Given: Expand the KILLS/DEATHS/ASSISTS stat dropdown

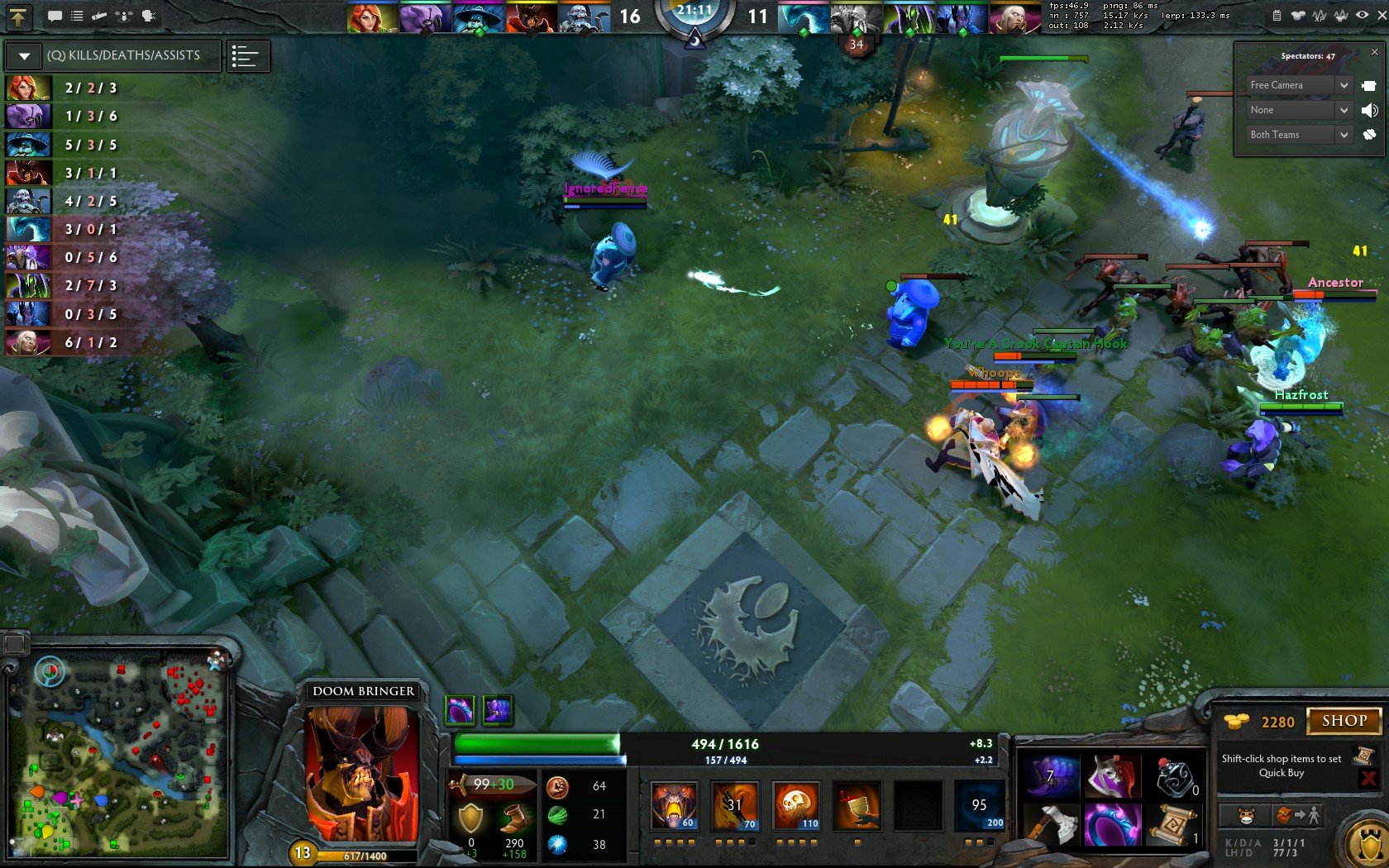Looking at the screenshot, I should pyautogui.click(x=23, y=55).
